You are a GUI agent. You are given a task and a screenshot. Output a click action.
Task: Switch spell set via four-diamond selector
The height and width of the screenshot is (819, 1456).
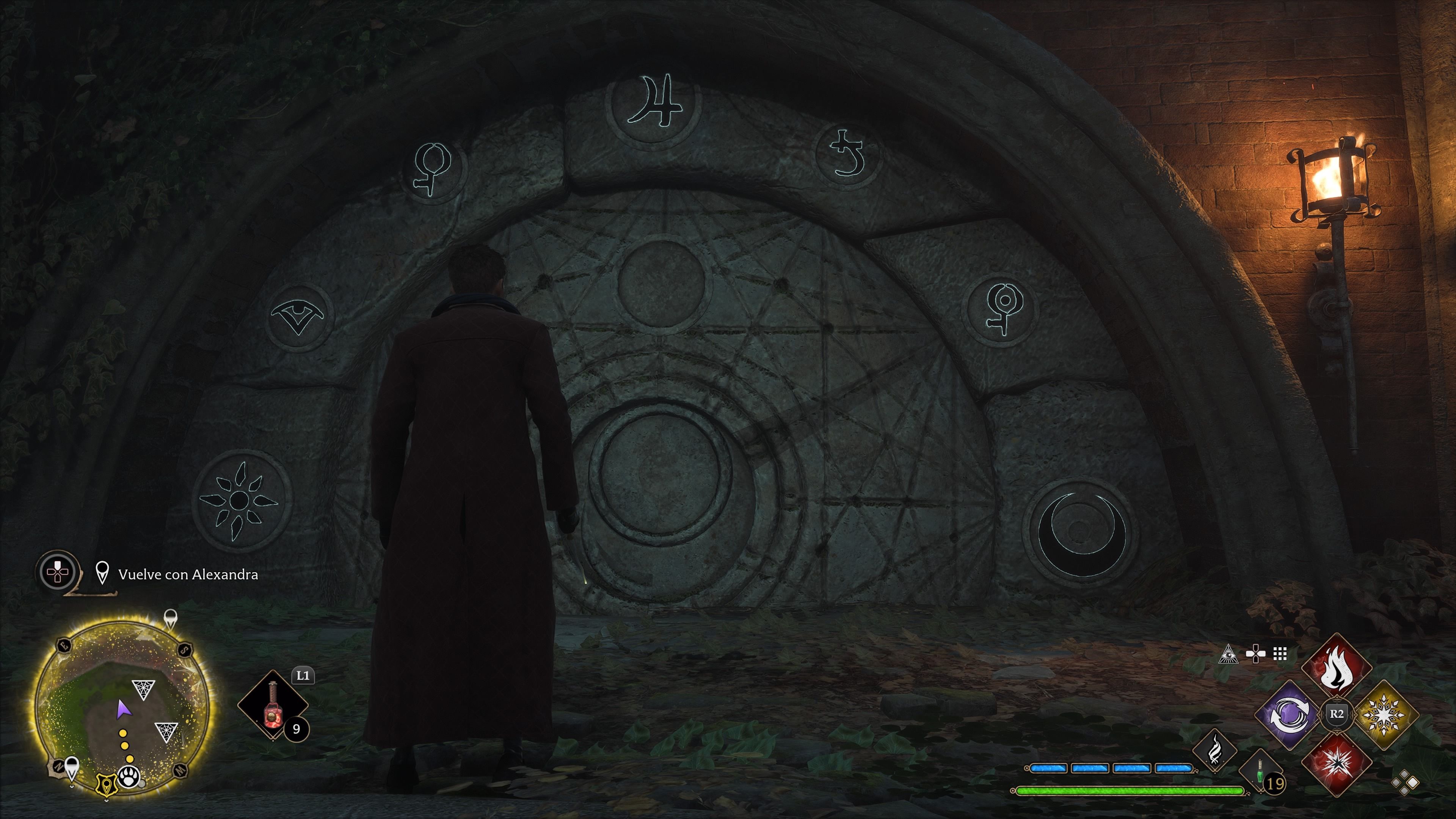(x=1404, y=782)
